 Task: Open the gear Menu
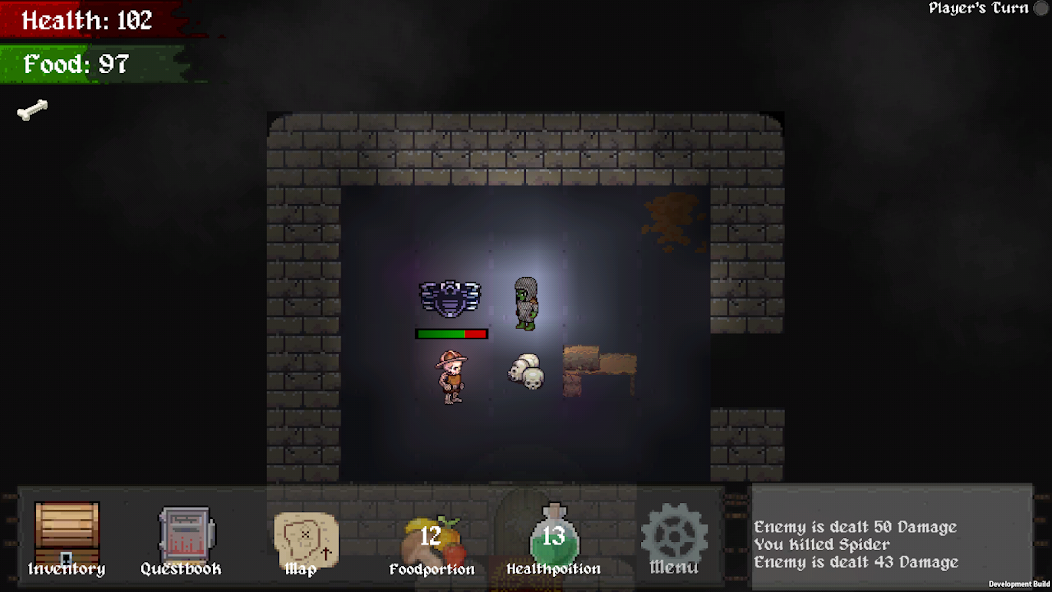[674, 538]
